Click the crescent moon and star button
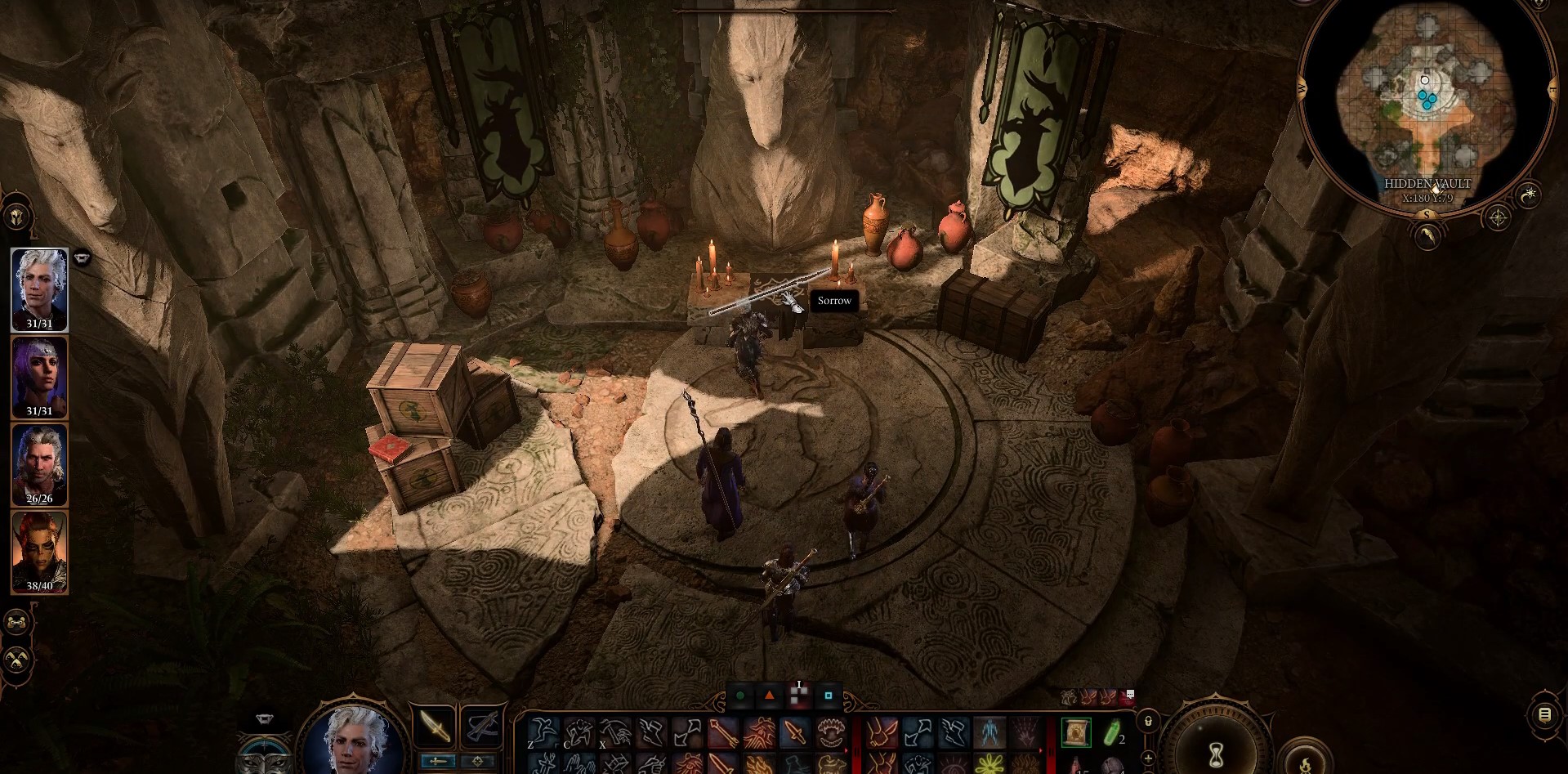This screenshot has height=774, width=1568. pos(1529,195)
